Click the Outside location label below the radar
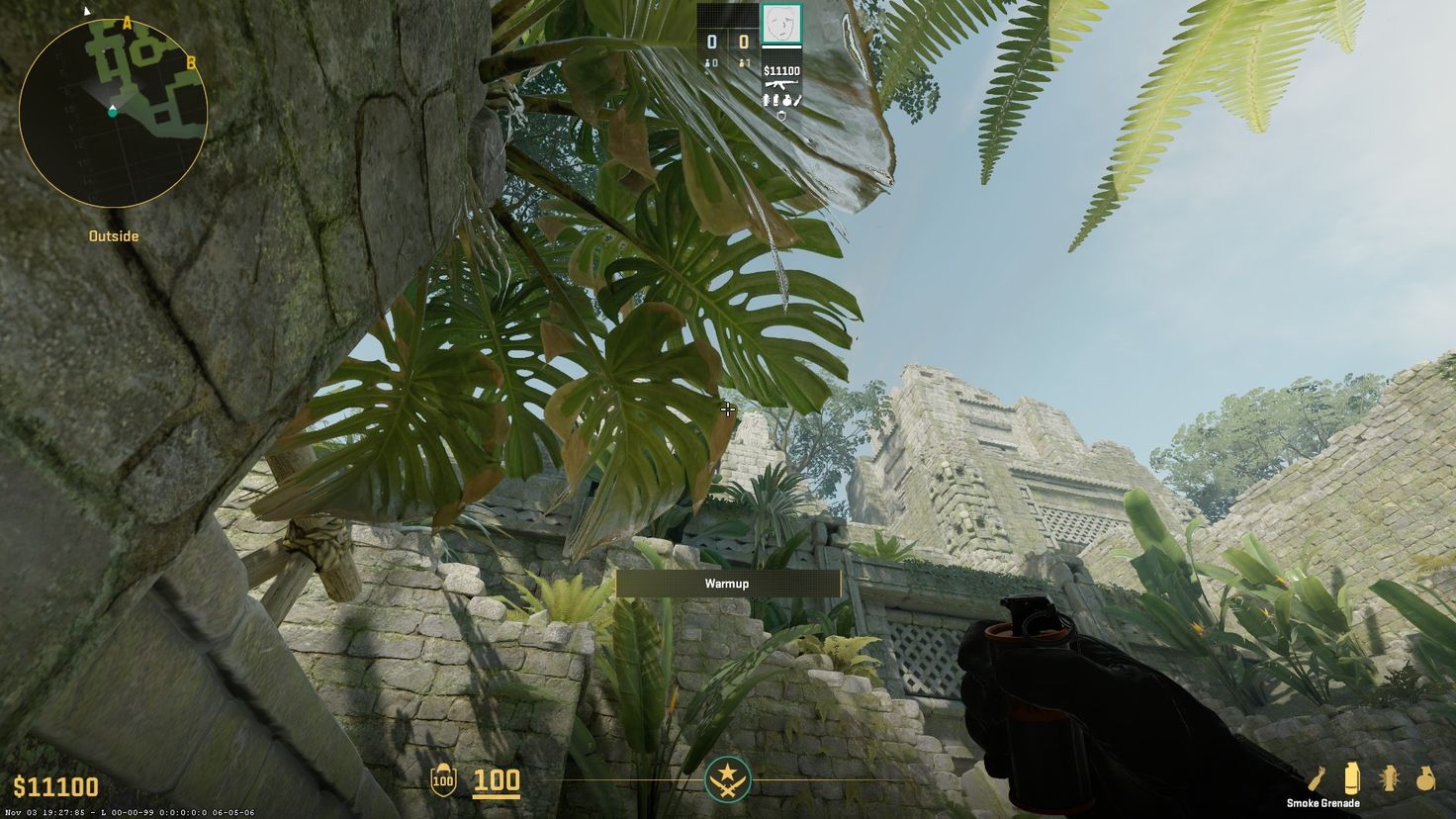 click(113, 236)
